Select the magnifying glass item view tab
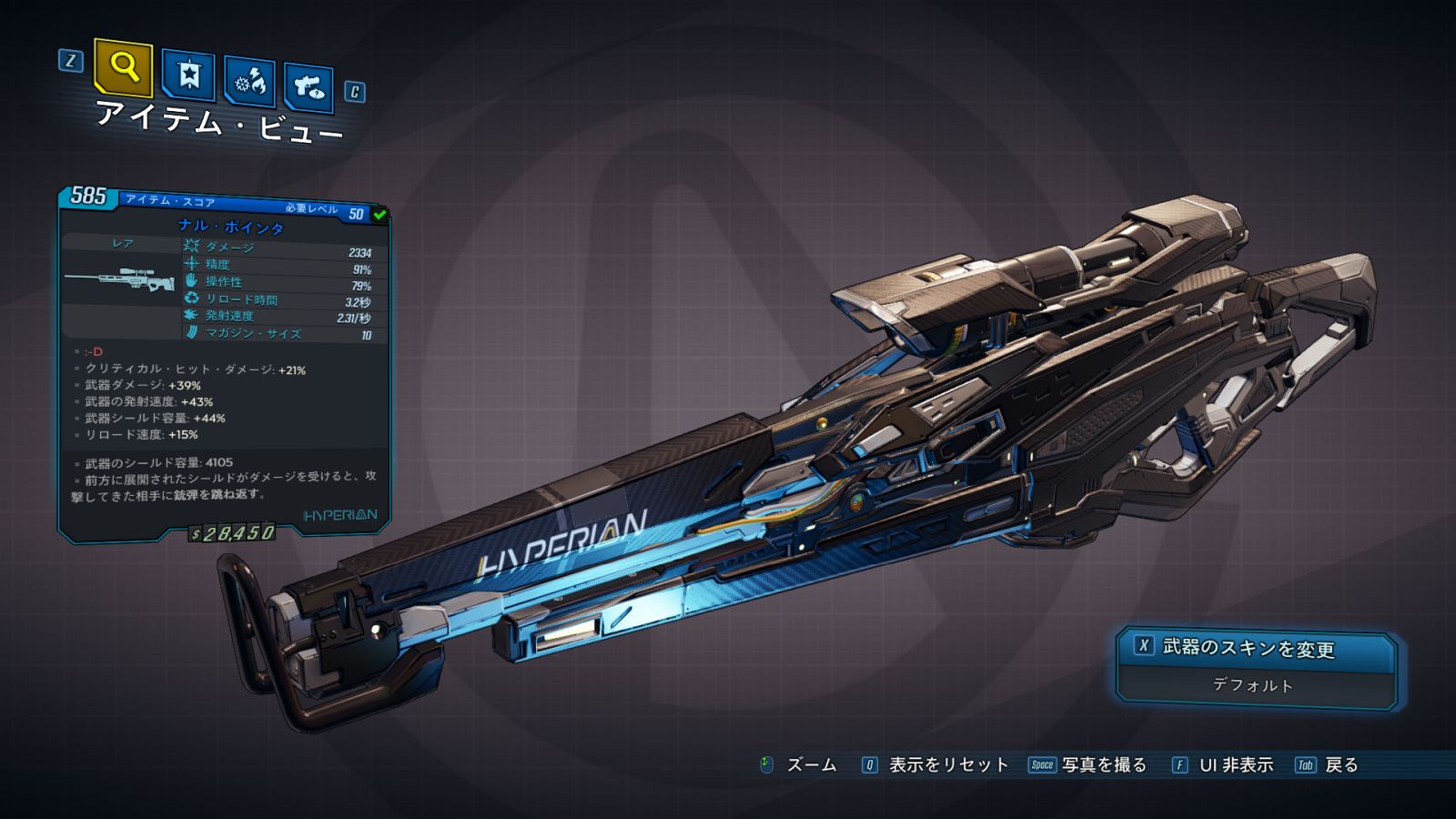1456x819 pixels. click(123, 67)
